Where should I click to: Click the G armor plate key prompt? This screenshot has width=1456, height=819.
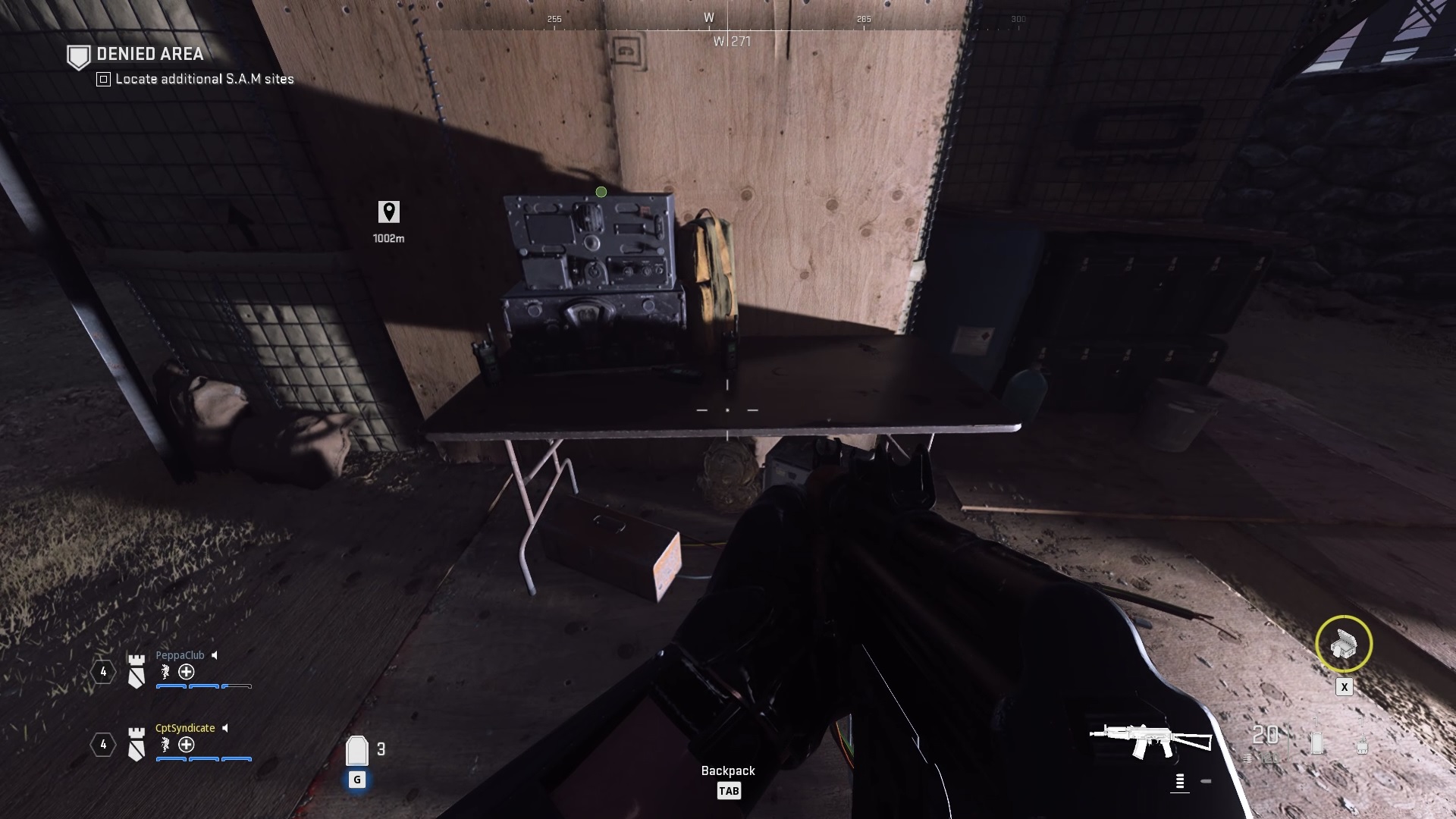pos(356,779)
